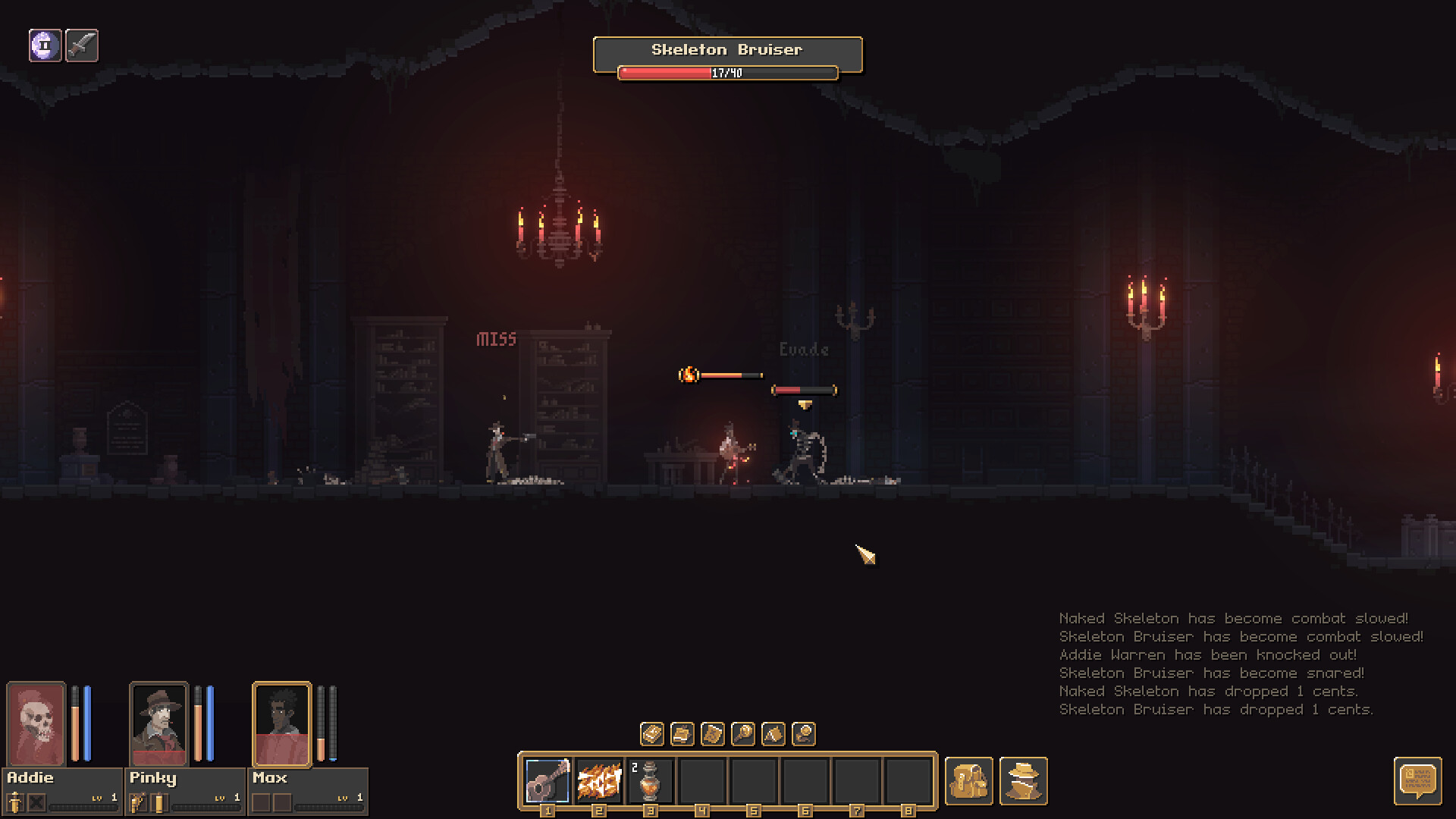This screenshot has width=1456, height=819.
Task: Click the pause moon icon
Action: coord(45,45)
